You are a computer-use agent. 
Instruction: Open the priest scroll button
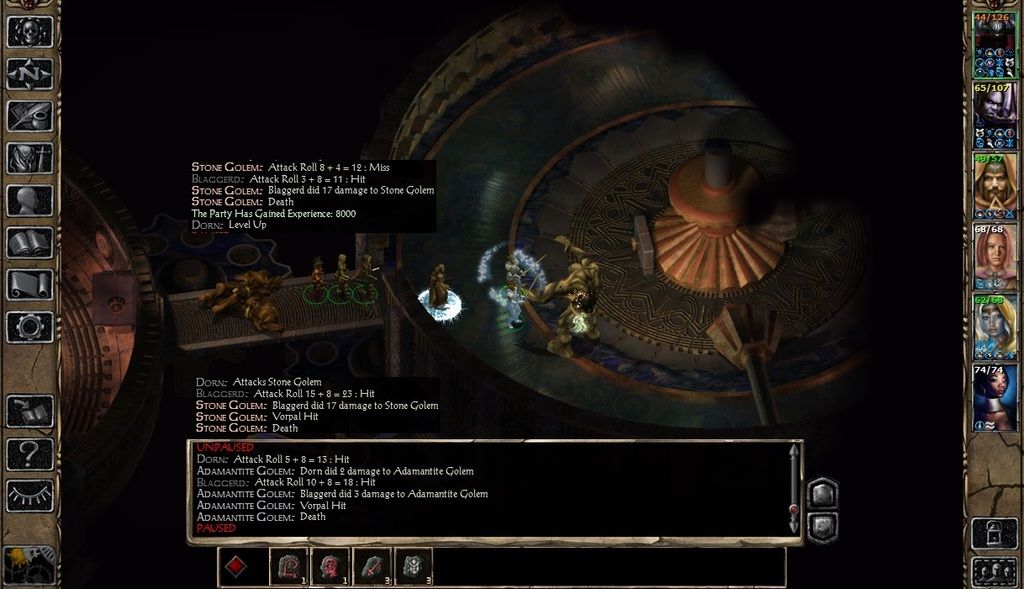click(x=30, y=284)
